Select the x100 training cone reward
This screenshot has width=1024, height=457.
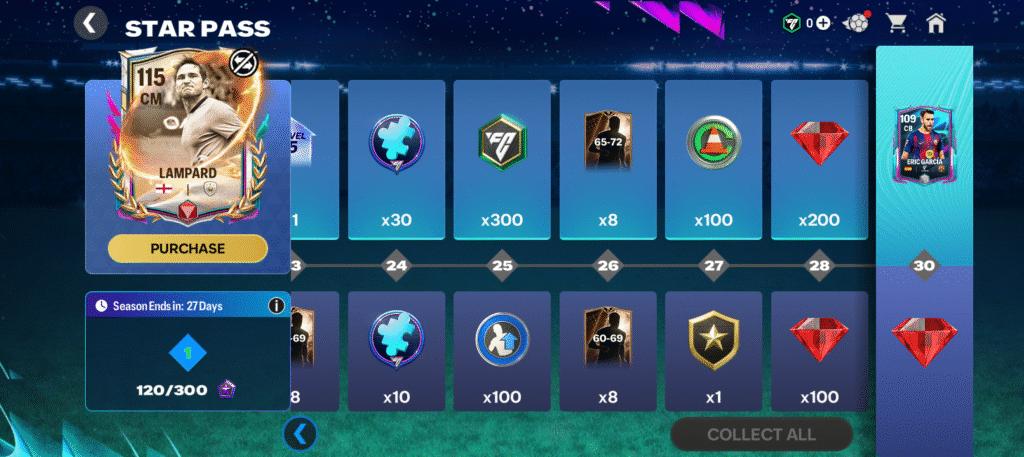(x=713, y=160)
